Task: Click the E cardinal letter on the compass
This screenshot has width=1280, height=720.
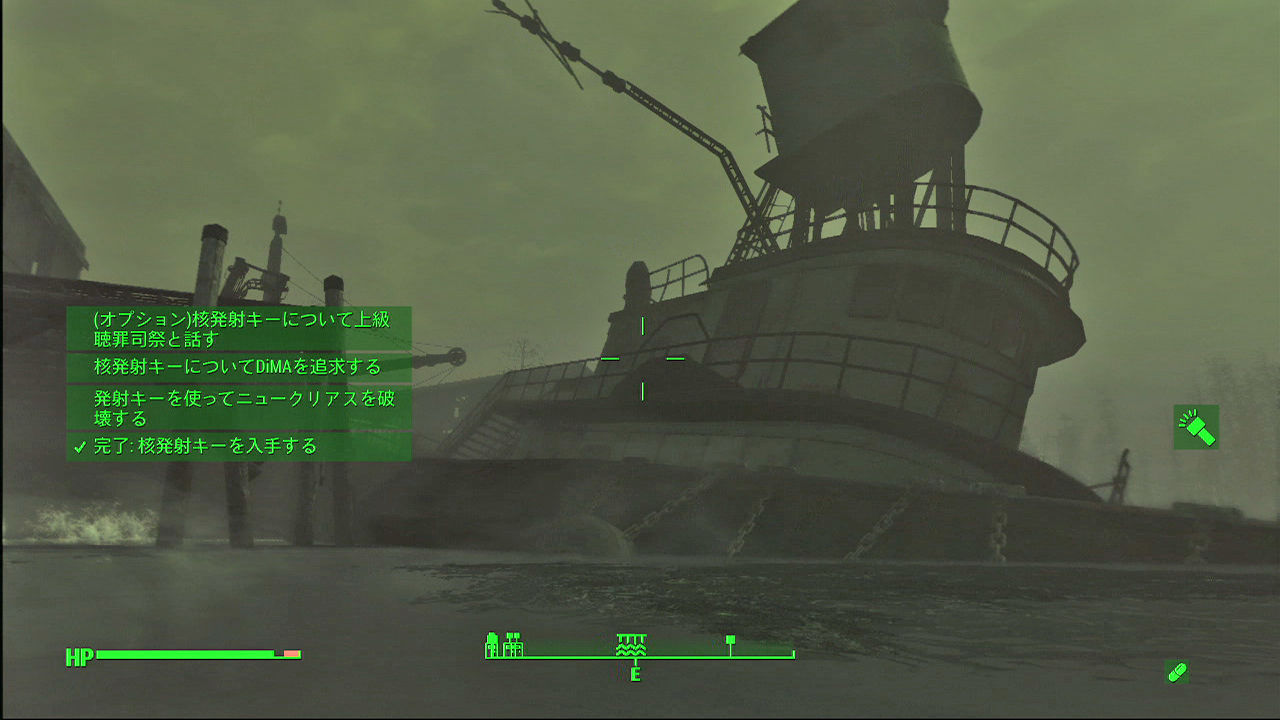Action: pos(634,673)
